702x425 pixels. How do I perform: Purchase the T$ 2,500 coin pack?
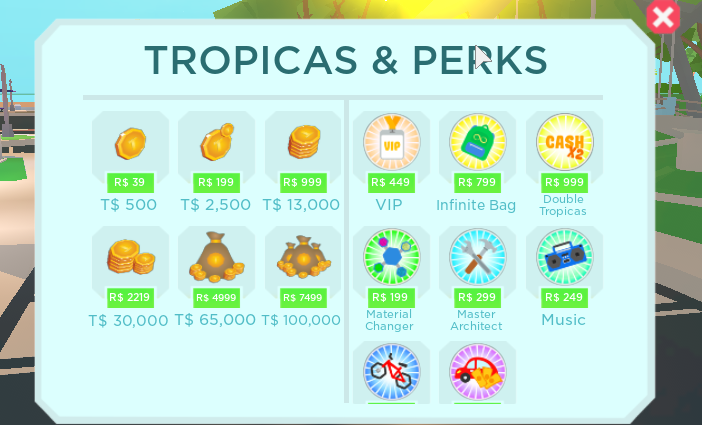point(216,181)
